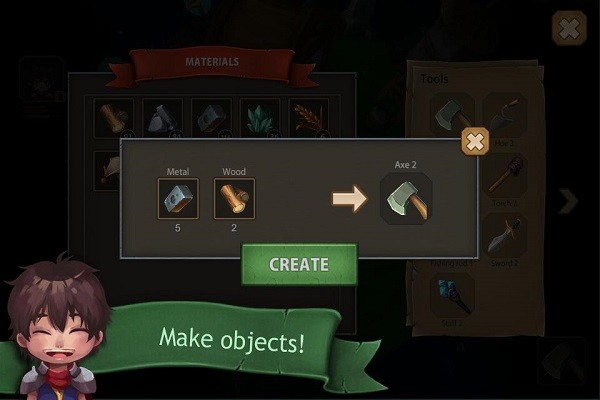
Task: Select the wood log material in Materials
Action: (x=114, y=117)
